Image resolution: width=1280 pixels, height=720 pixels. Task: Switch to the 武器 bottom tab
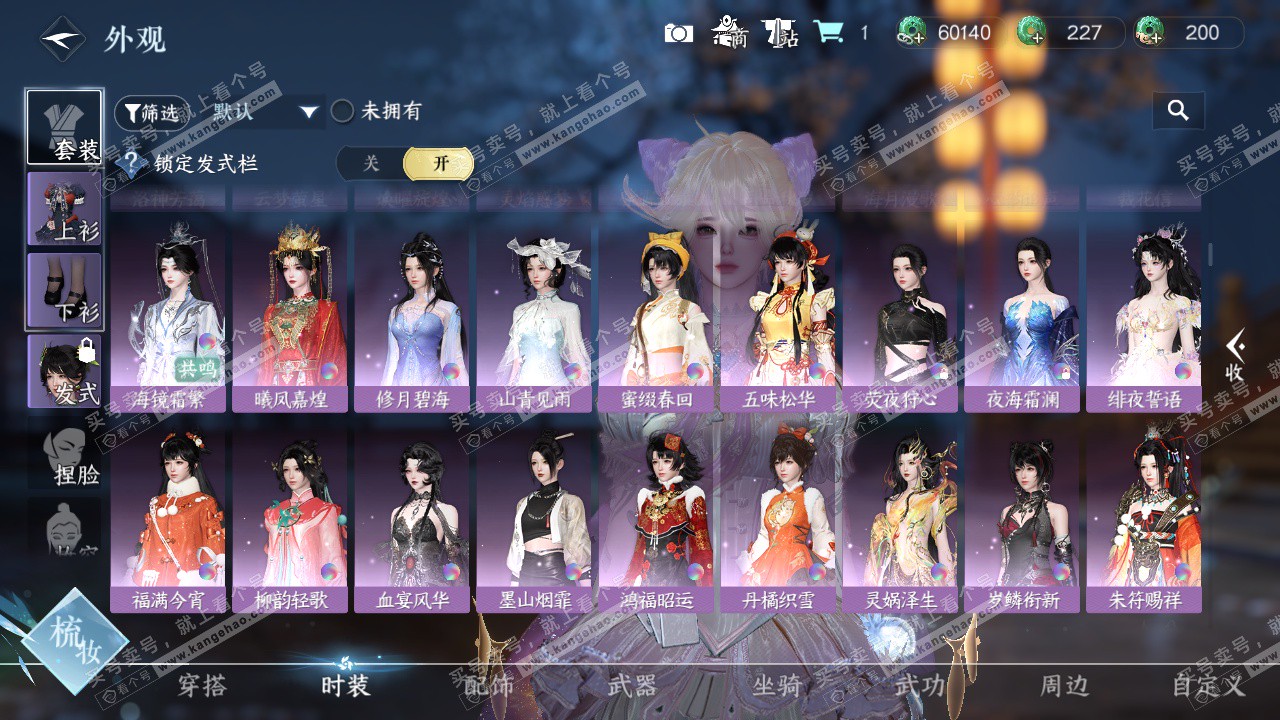(x=632, y=686)
